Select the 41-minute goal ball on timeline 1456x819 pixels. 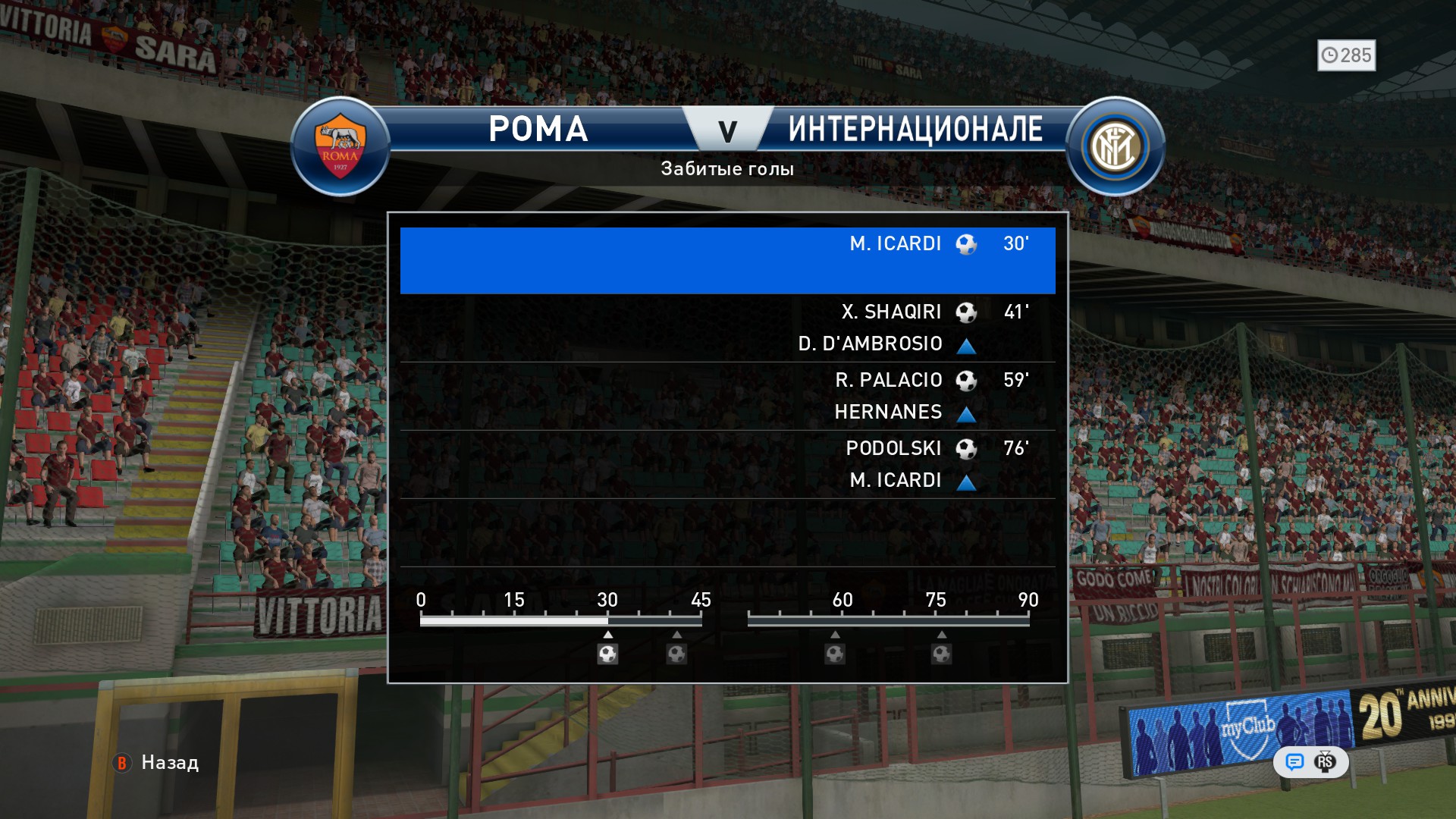(x=676, y=654)
